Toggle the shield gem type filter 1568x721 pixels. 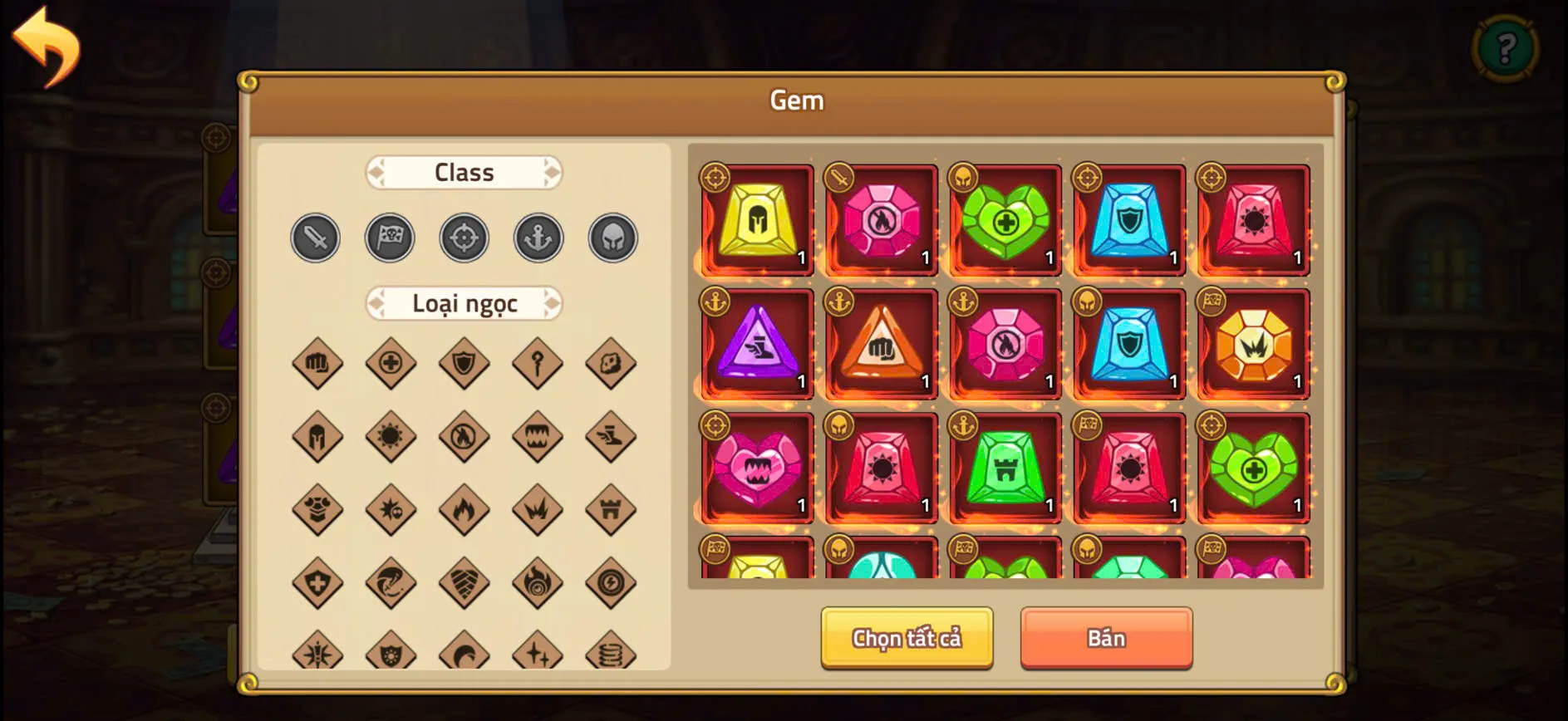pos(464,363)
